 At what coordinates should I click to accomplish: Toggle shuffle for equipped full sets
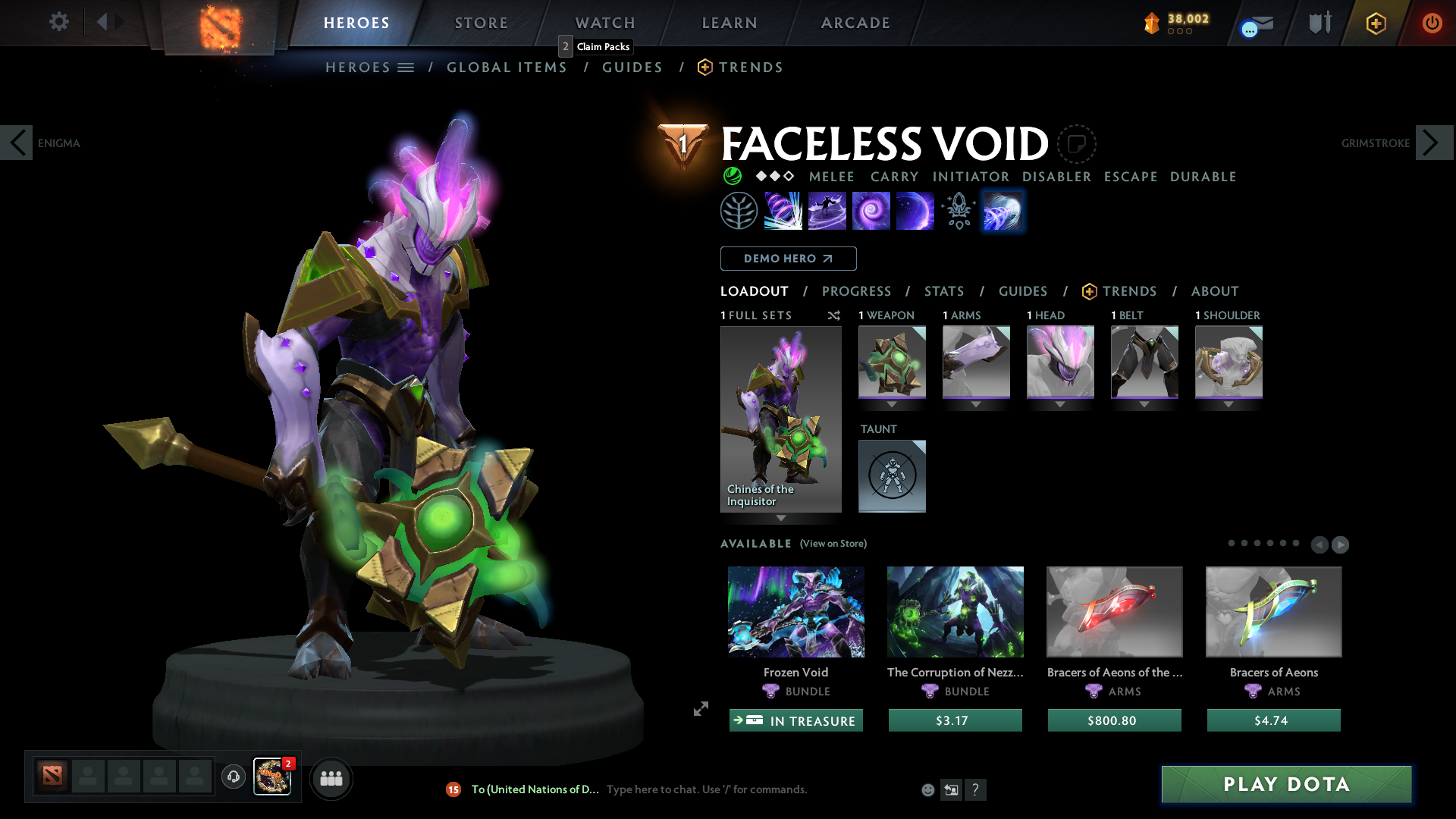click(x=834, y=315)
